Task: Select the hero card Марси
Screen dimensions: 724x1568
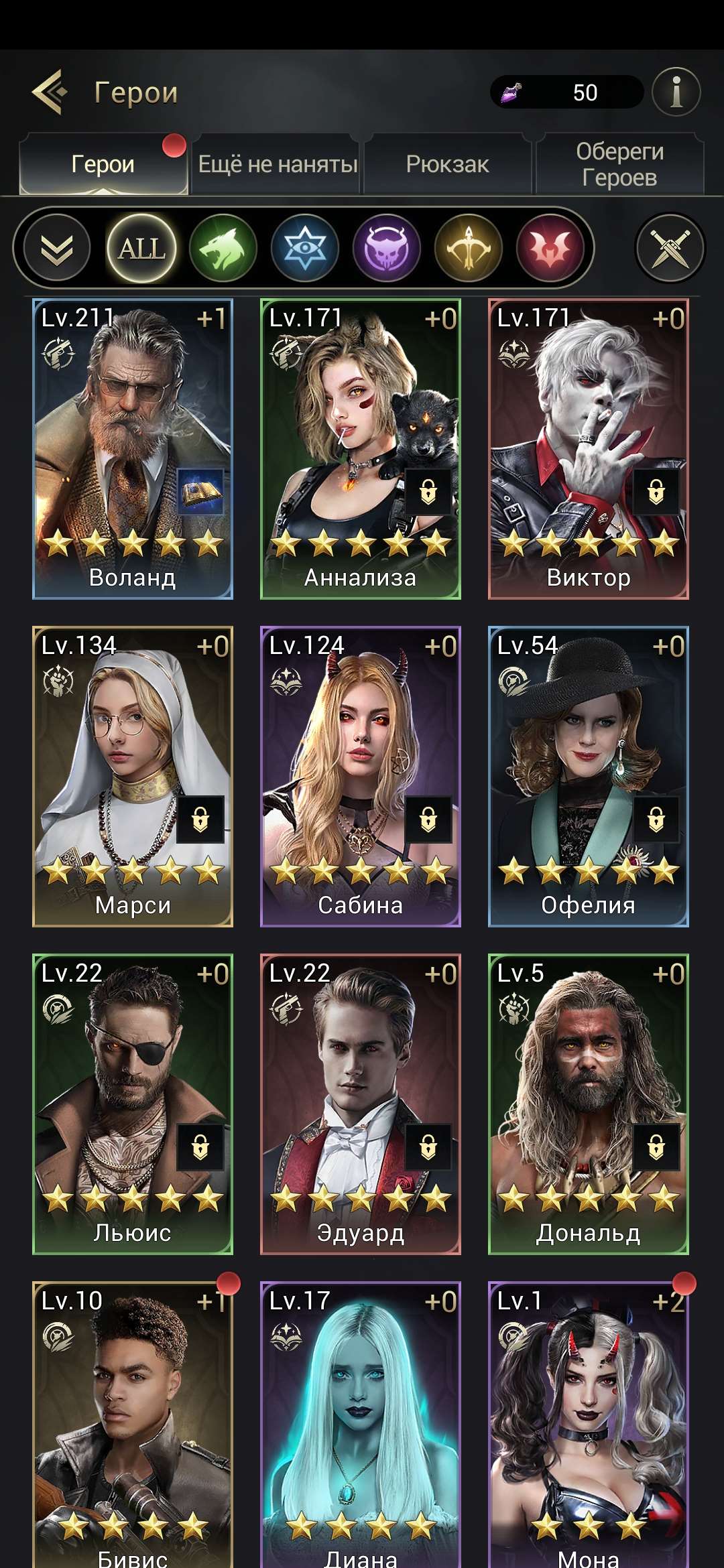Action: tap(133, 777)
